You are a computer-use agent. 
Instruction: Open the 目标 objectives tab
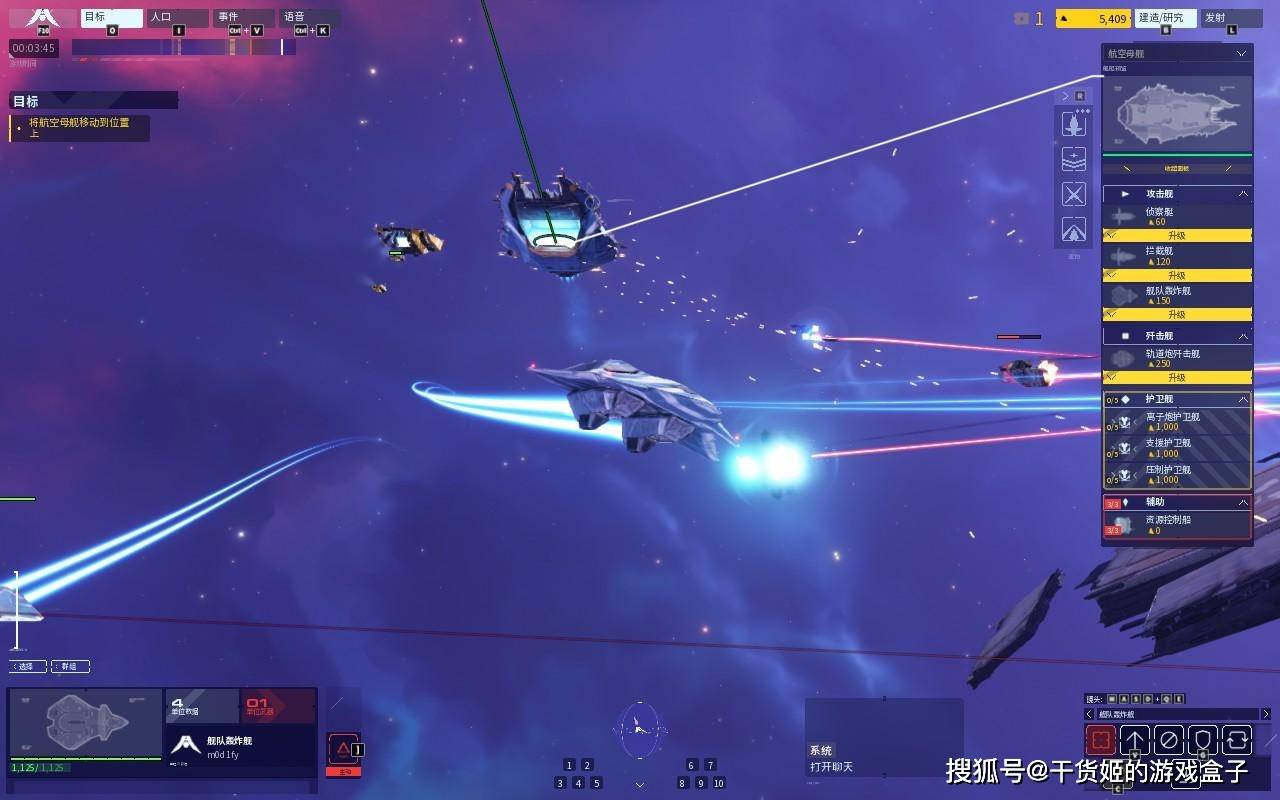[x=111, y=17]
